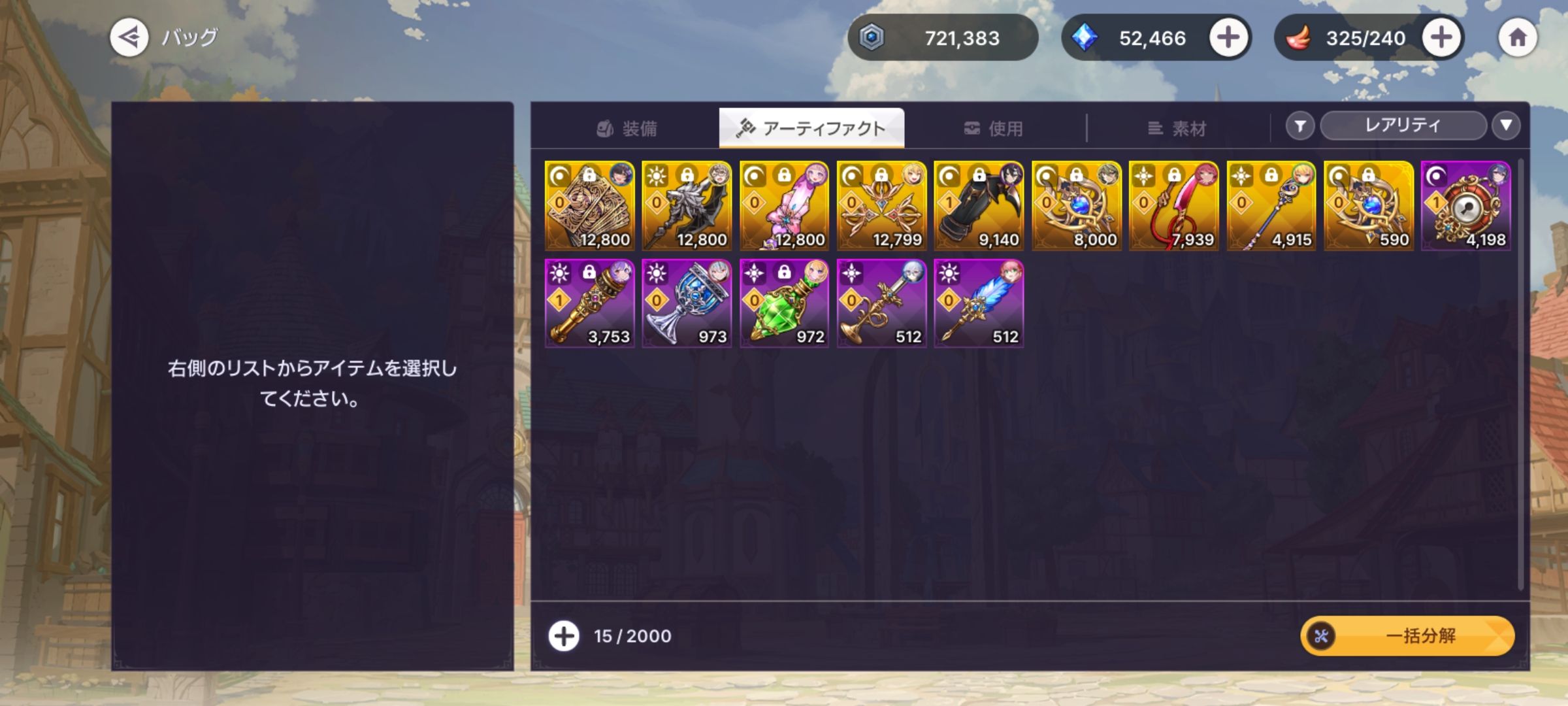Select the blue goblet artifact
Viewport: 1568px width, 706px height.
(x=687, y=303)
